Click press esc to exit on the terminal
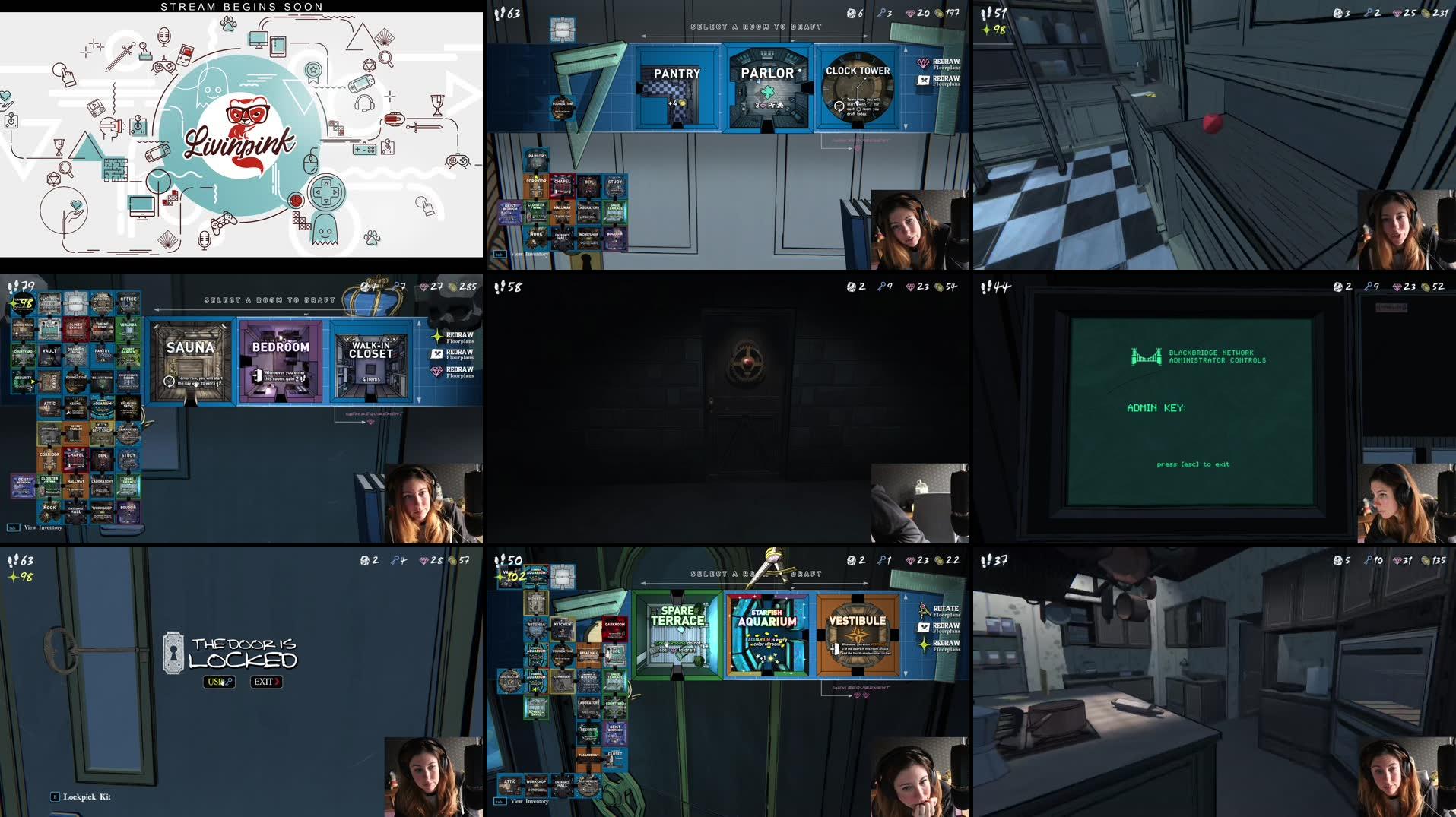 (x=1194, y=464)
